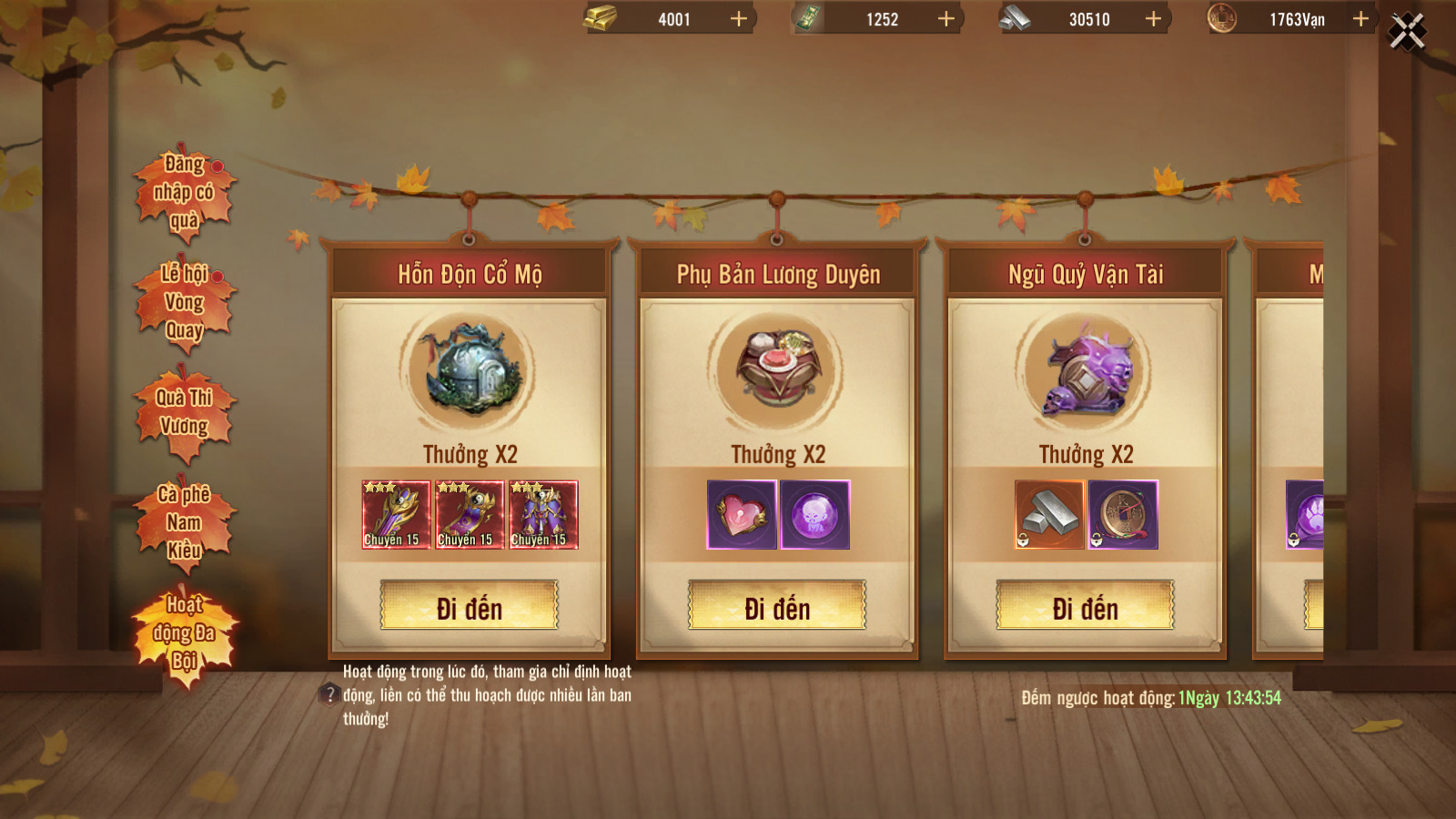
Task: Open the Cà phê Nam Kiều tab
Action: pyautogui.click(x=184, y=522)
